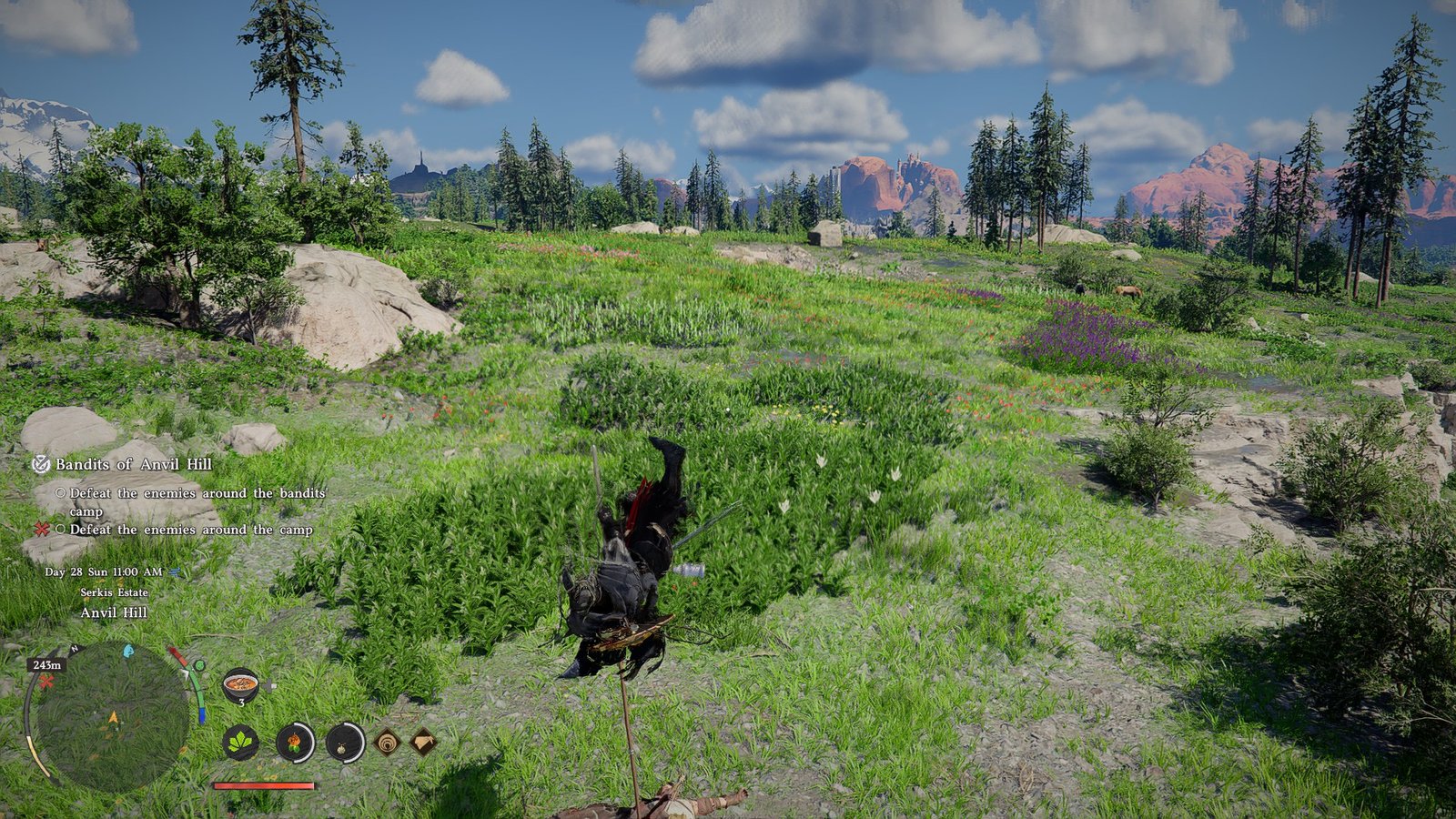The image size is (1456, 819).
Task: Select the orange flower item slot
Action: (x=295, y=743)
